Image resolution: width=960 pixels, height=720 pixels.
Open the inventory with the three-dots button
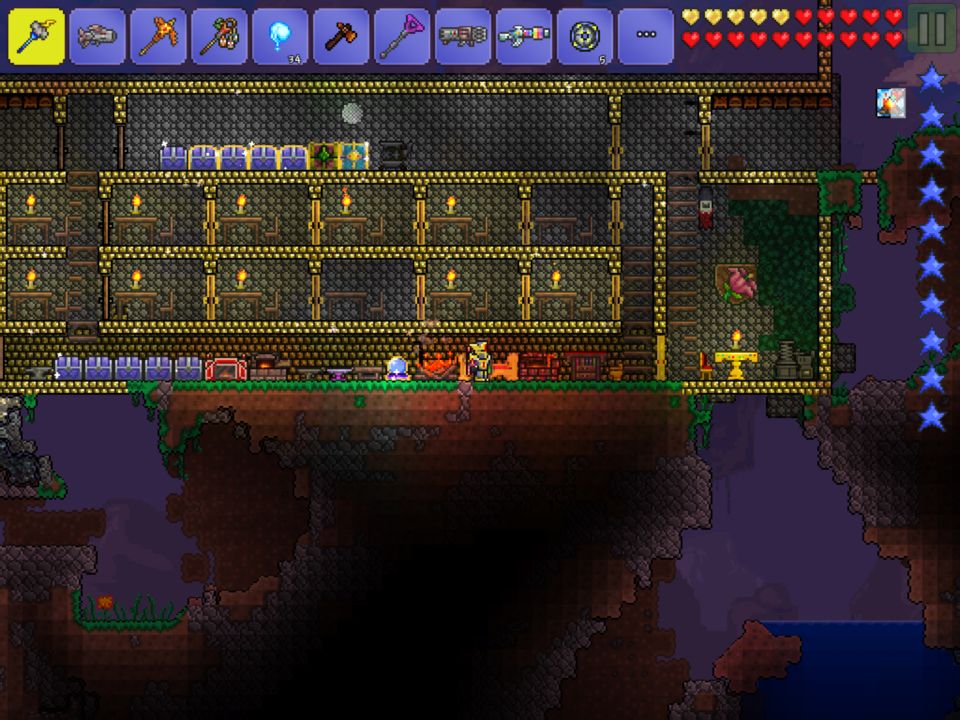click(x=647, y=37)
